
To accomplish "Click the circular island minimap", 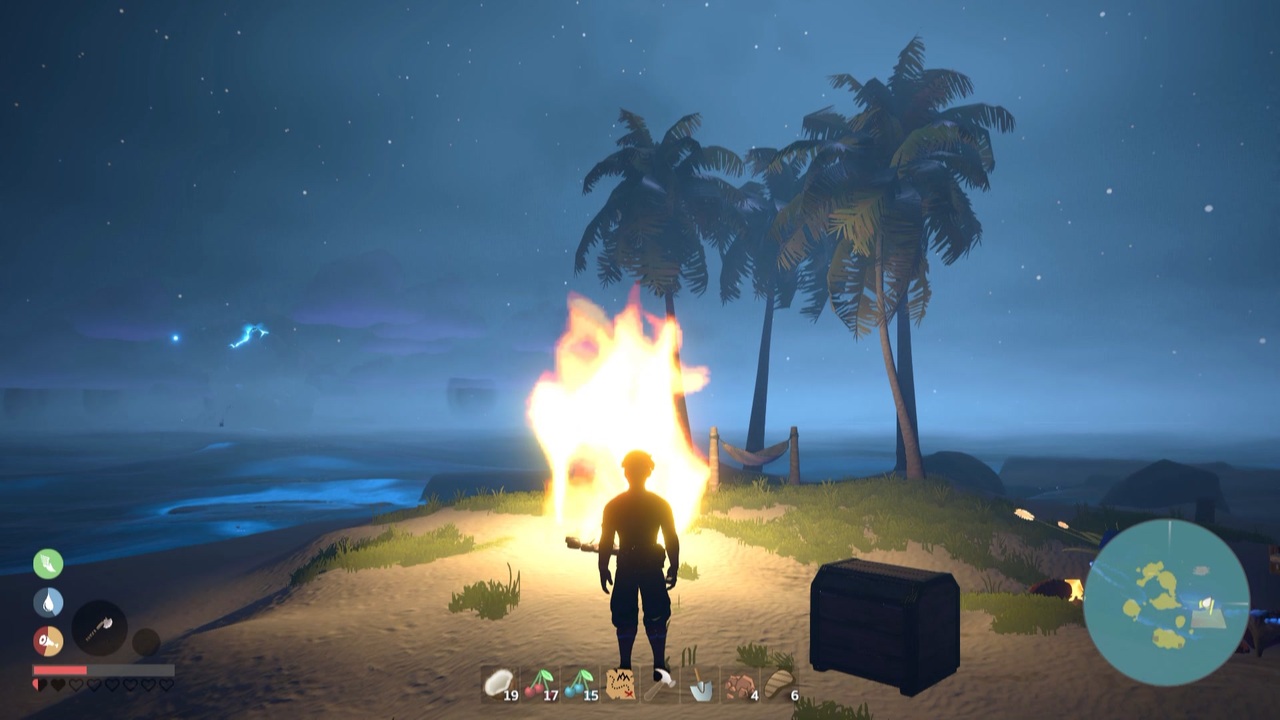I will pos(1166,602).
